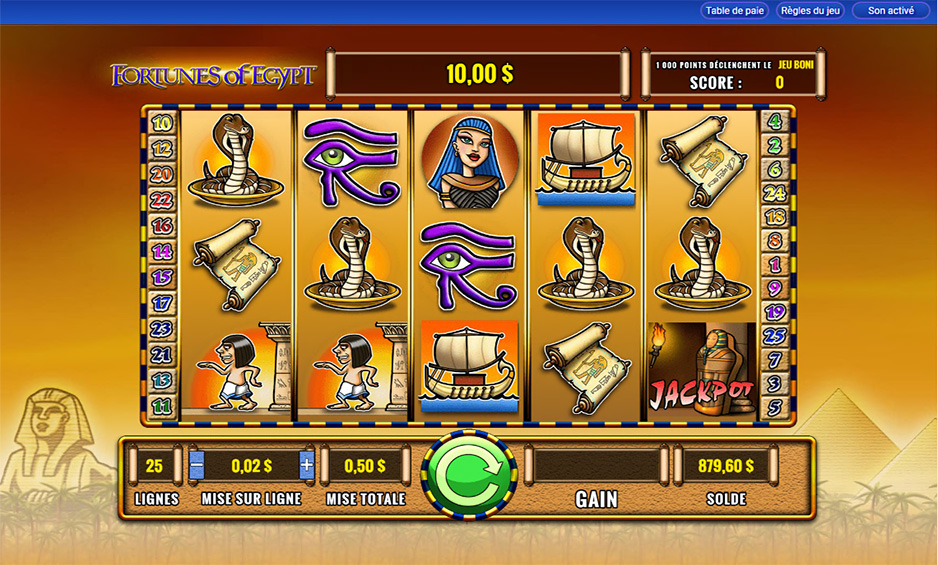Toggle the Son activé sound button
Viewport: 938px width, 565px height.
(x=890, y=11)
